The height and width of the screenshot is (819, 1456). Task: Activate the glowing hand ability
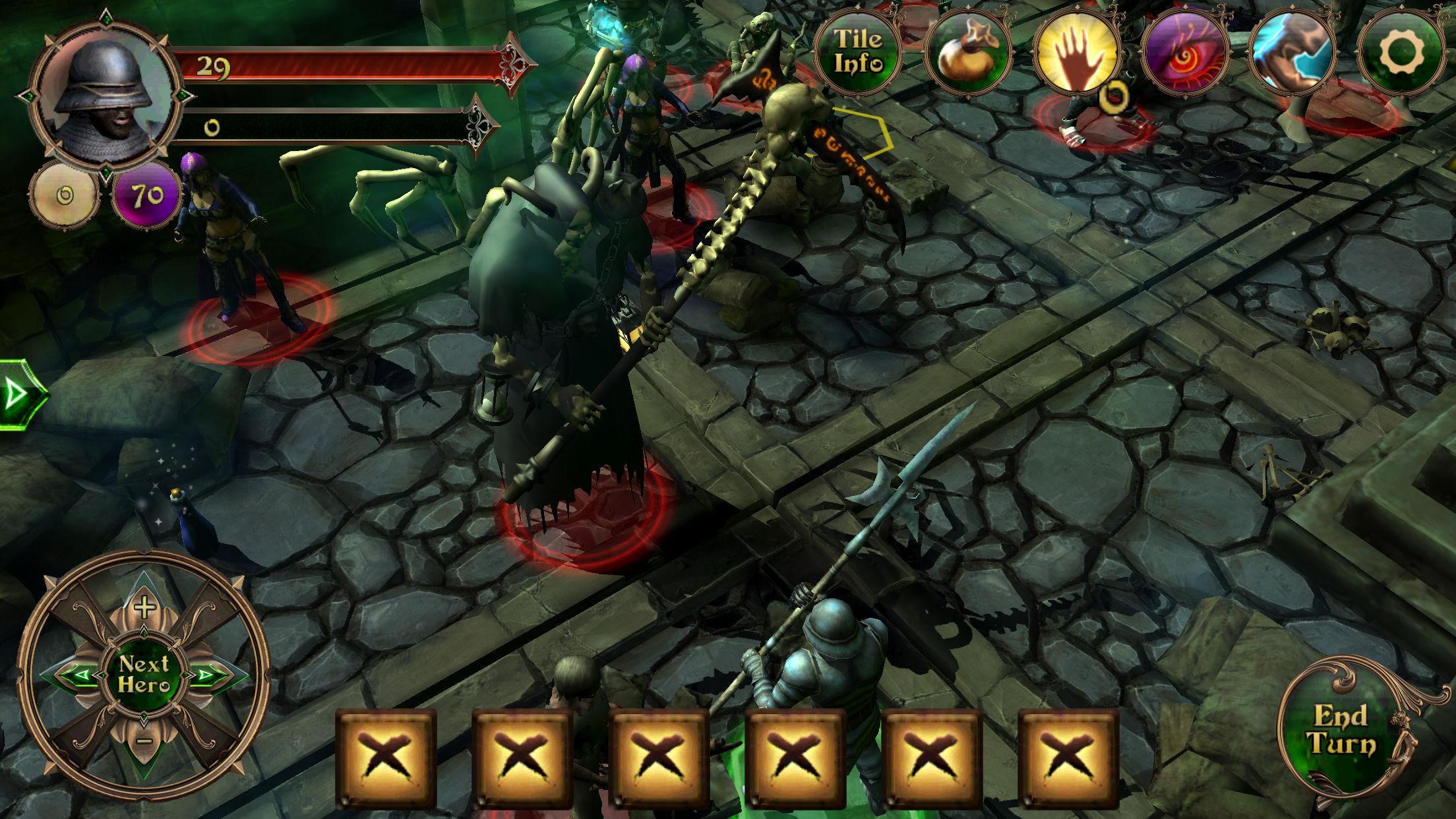click(1077, 53)
